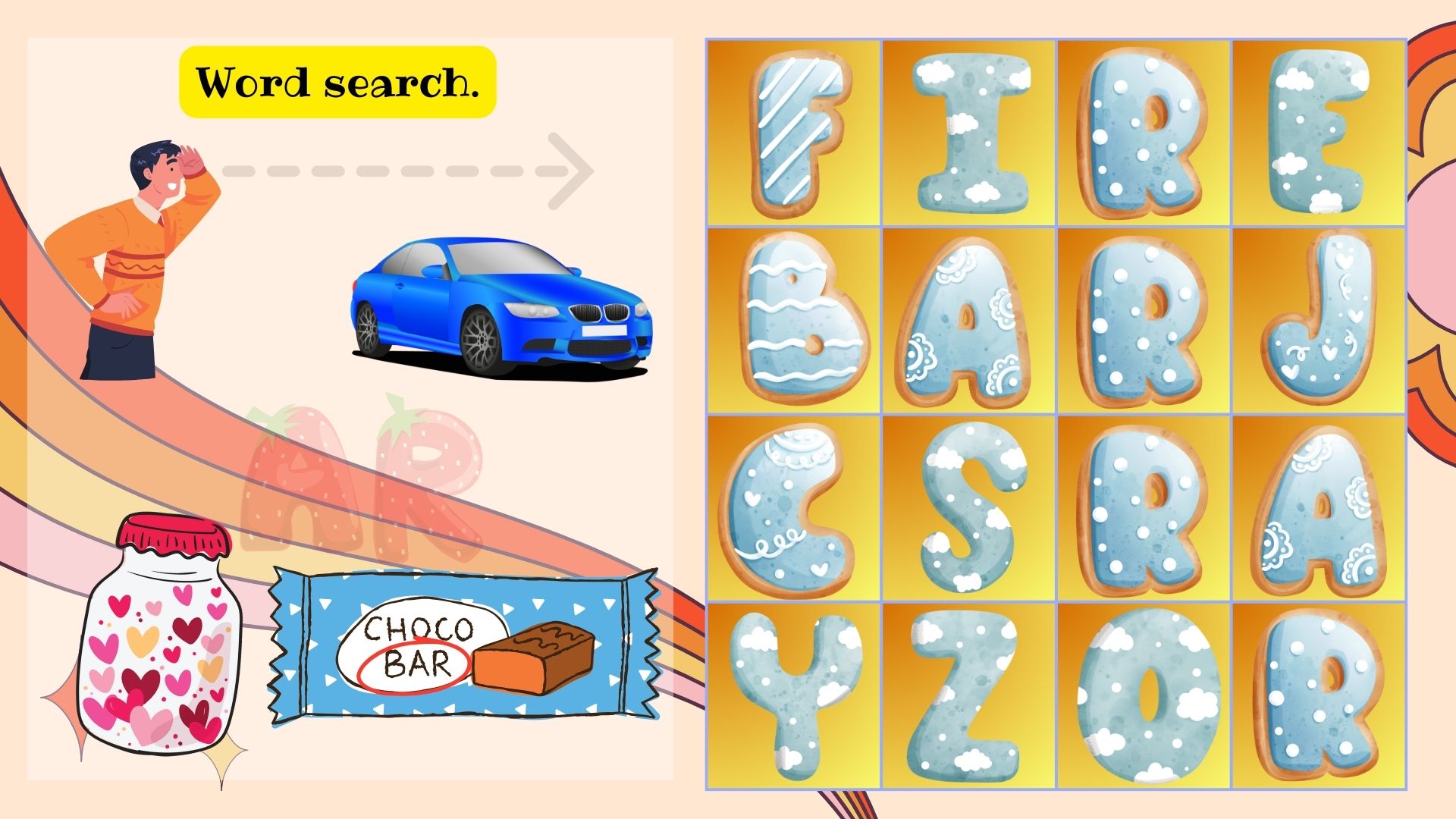
Task: Click the R tile beside letter J
Action: [1144, 320]
